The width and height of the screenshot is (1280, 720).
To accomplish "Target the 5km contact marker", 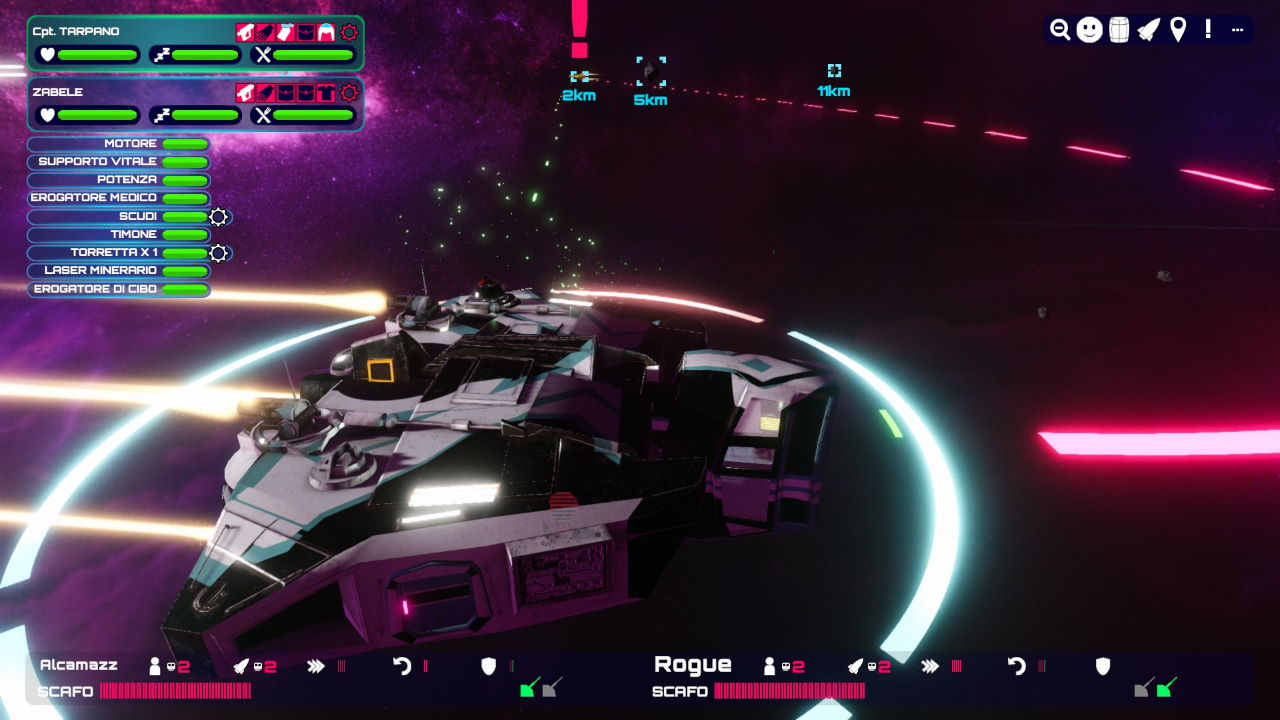I will tap(651, 70).
